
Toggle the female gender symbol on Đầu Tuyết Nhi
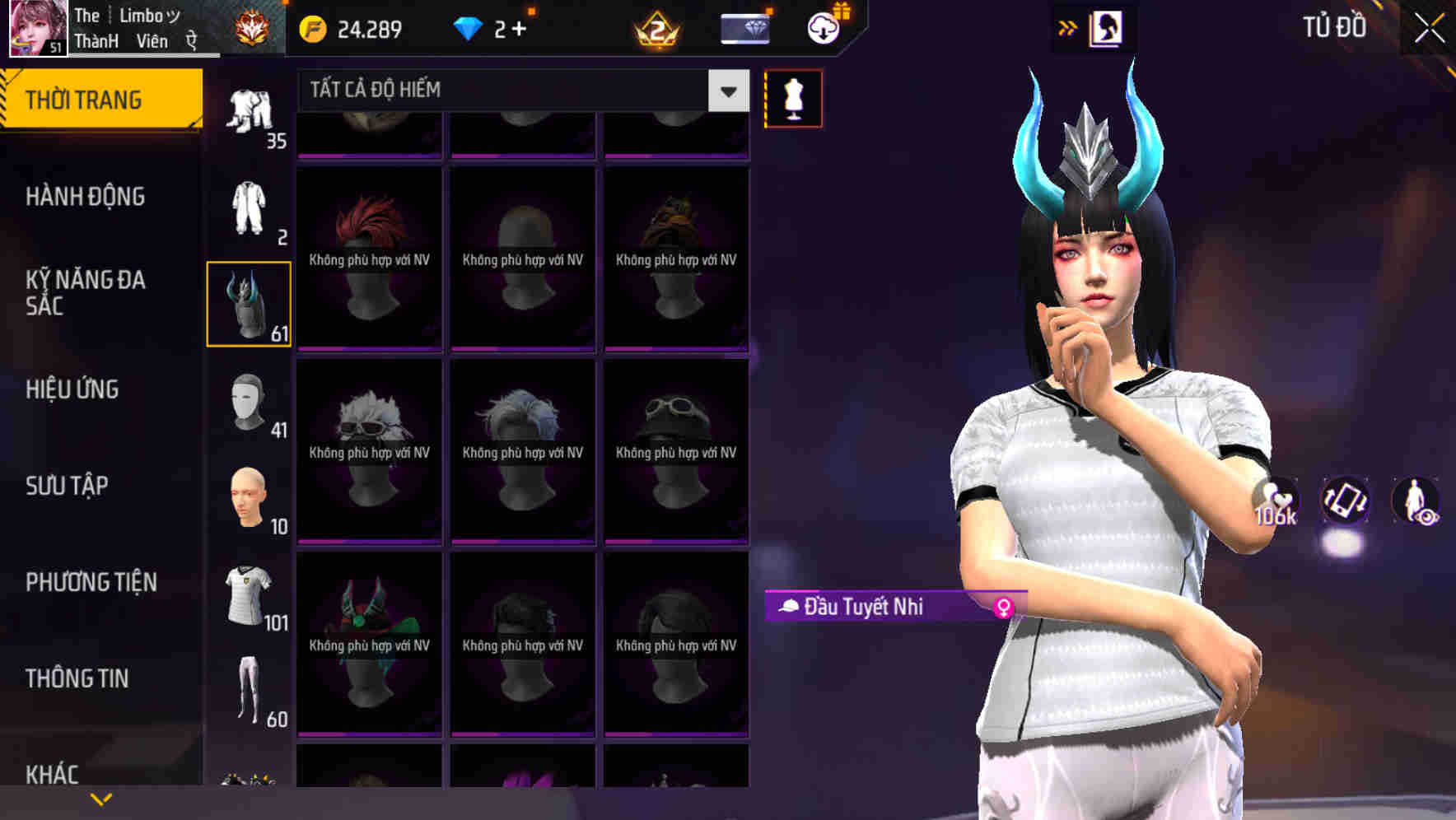1004,606
